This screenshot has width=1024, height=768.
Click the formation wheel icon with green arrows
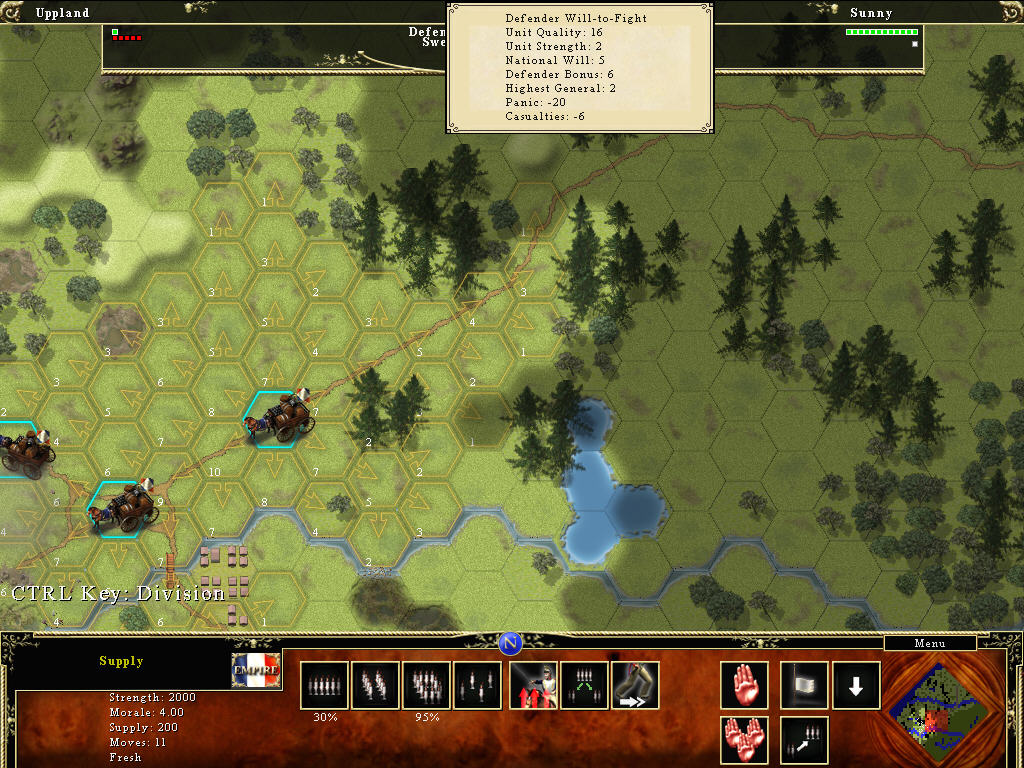click(x=585, y=685)
